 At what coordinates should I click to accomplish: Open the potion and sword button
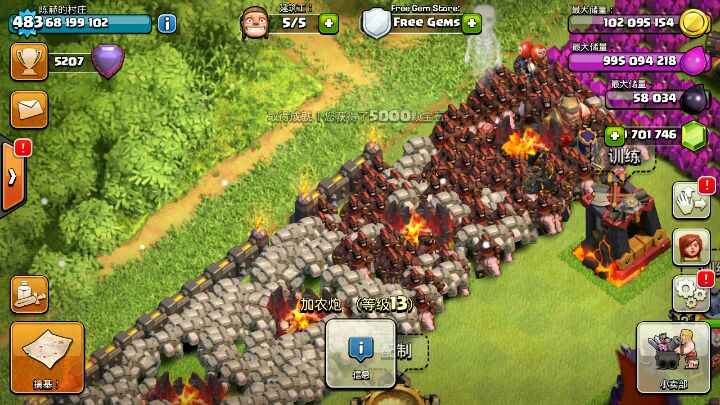pos(29,293)
